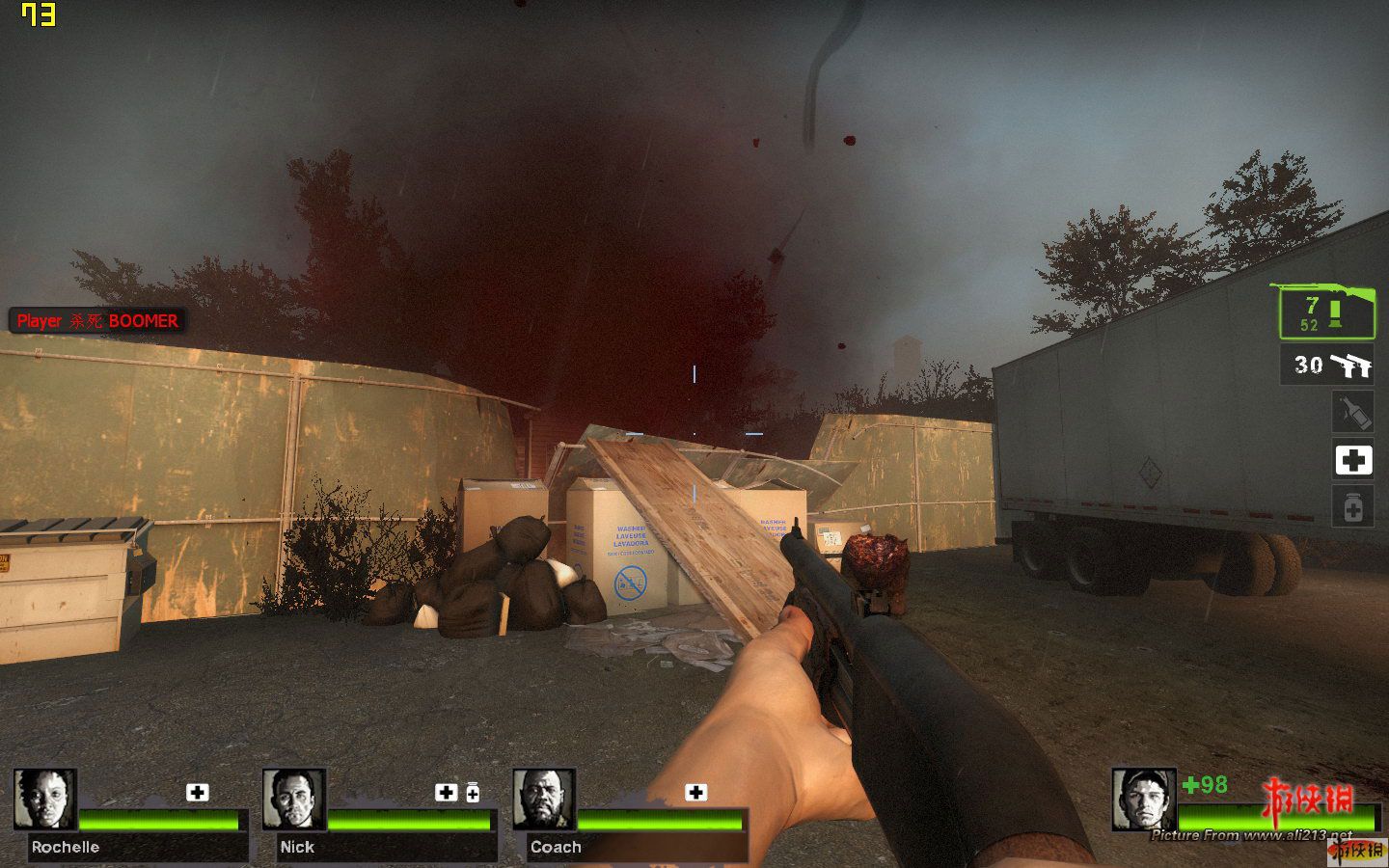Select Nick's teammate portrait
This screenshot has height=868, width=1389.
294,799
